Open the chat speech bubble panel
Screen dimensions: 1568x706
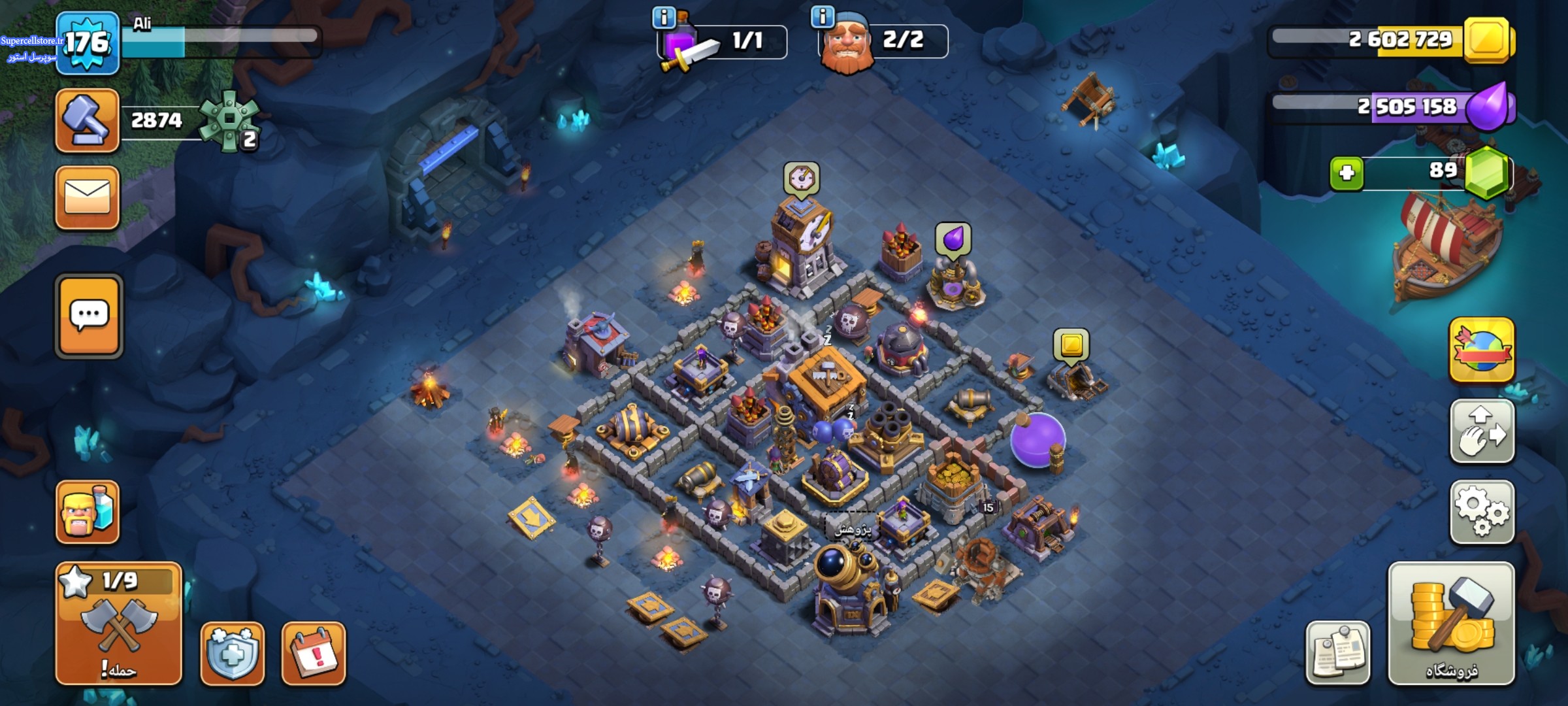tap(89, 316)
